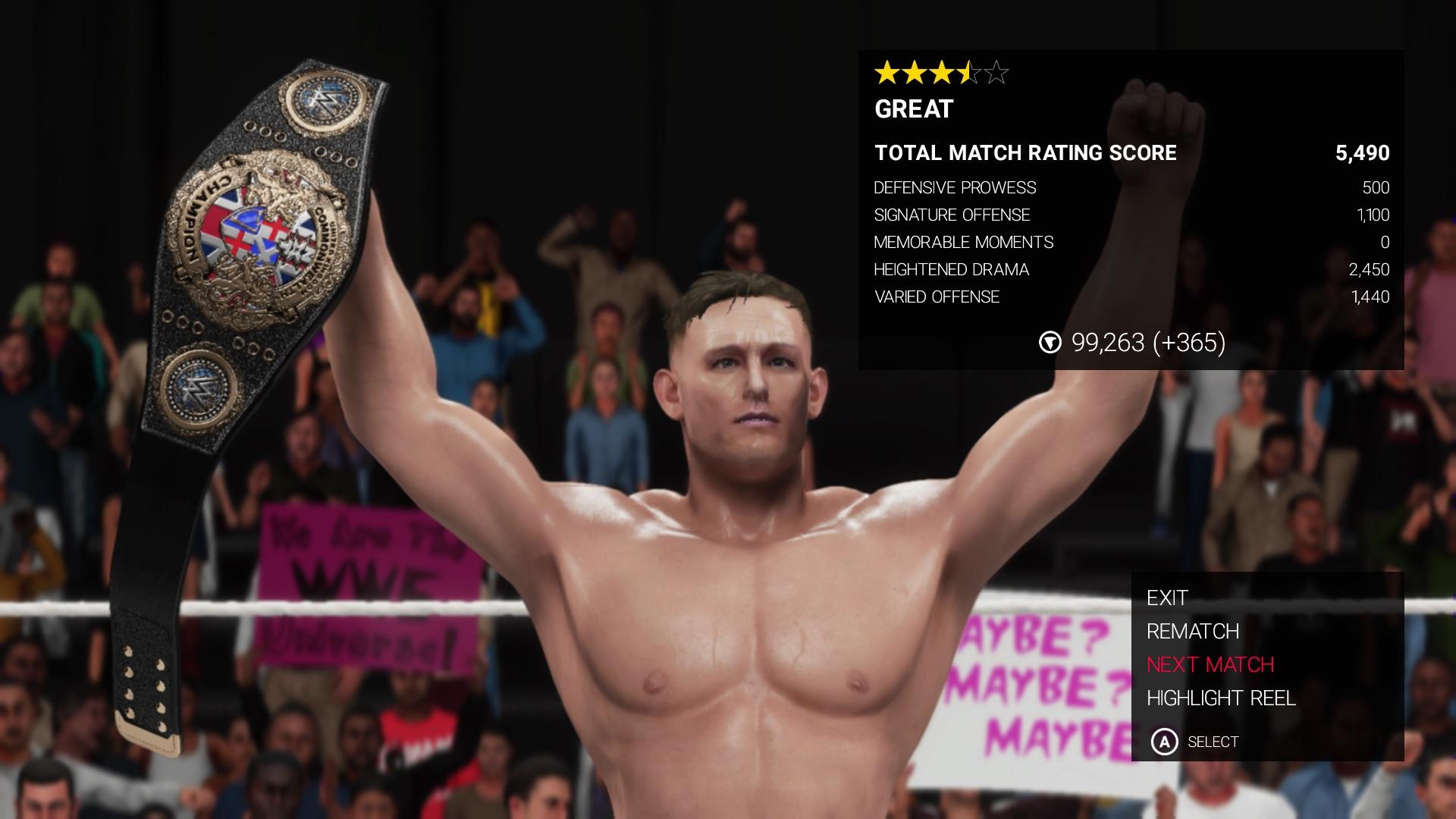Select Exit from the post-match menu
The height and width of the screenshot is (819, 1456).
[1167, 598]
